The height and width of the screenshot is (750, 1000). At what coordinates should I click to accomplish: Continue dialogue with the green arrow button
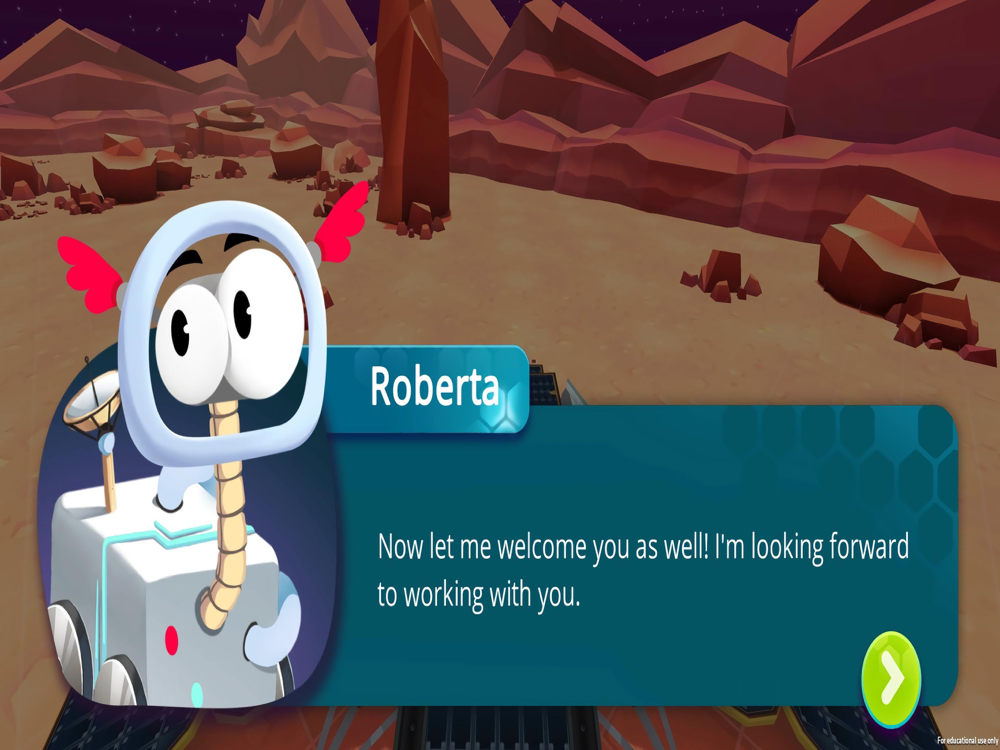tap(891, 679)
